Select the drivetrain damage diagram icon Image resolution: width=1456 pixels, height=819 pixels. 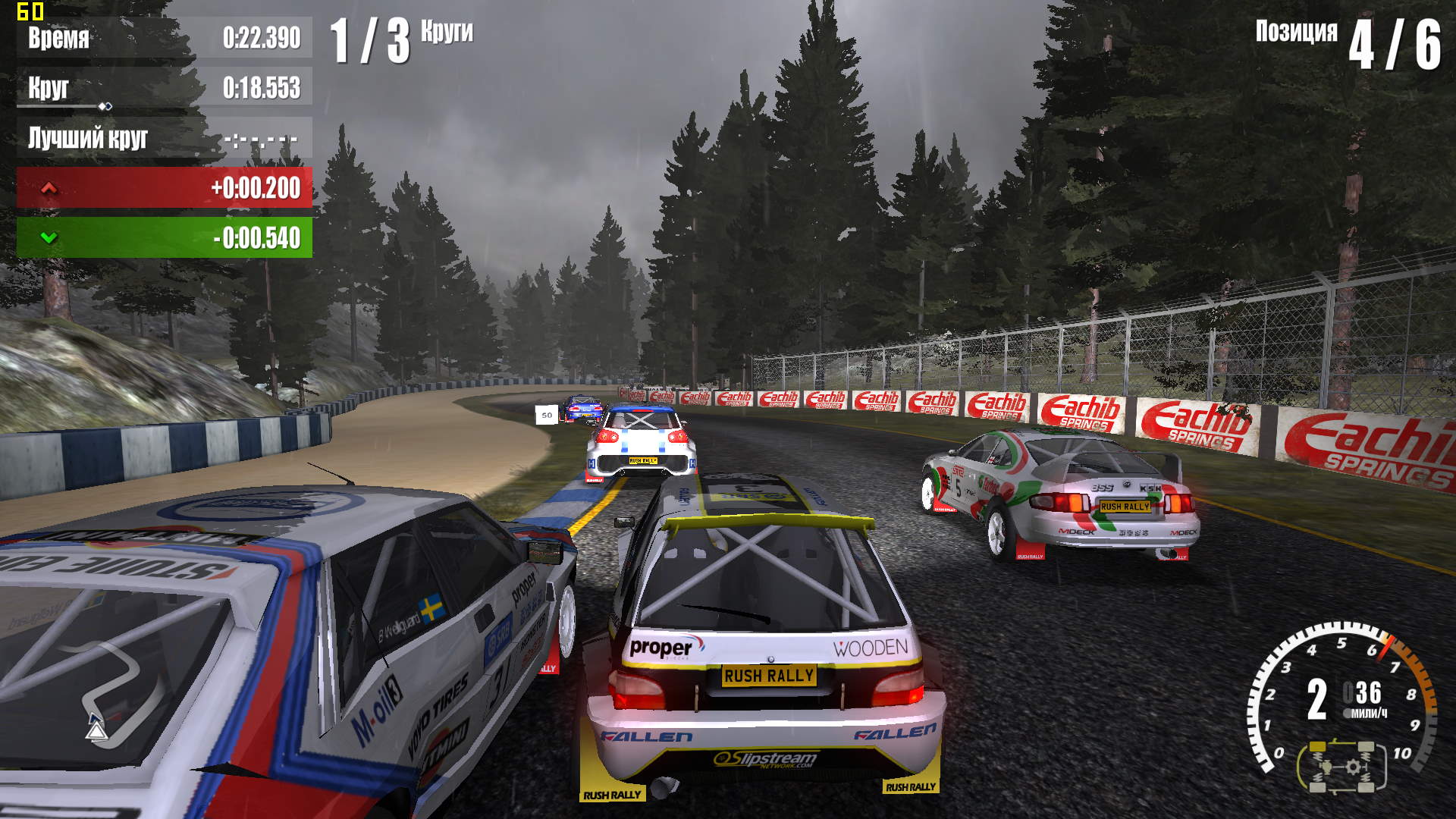pos(1341,766)
